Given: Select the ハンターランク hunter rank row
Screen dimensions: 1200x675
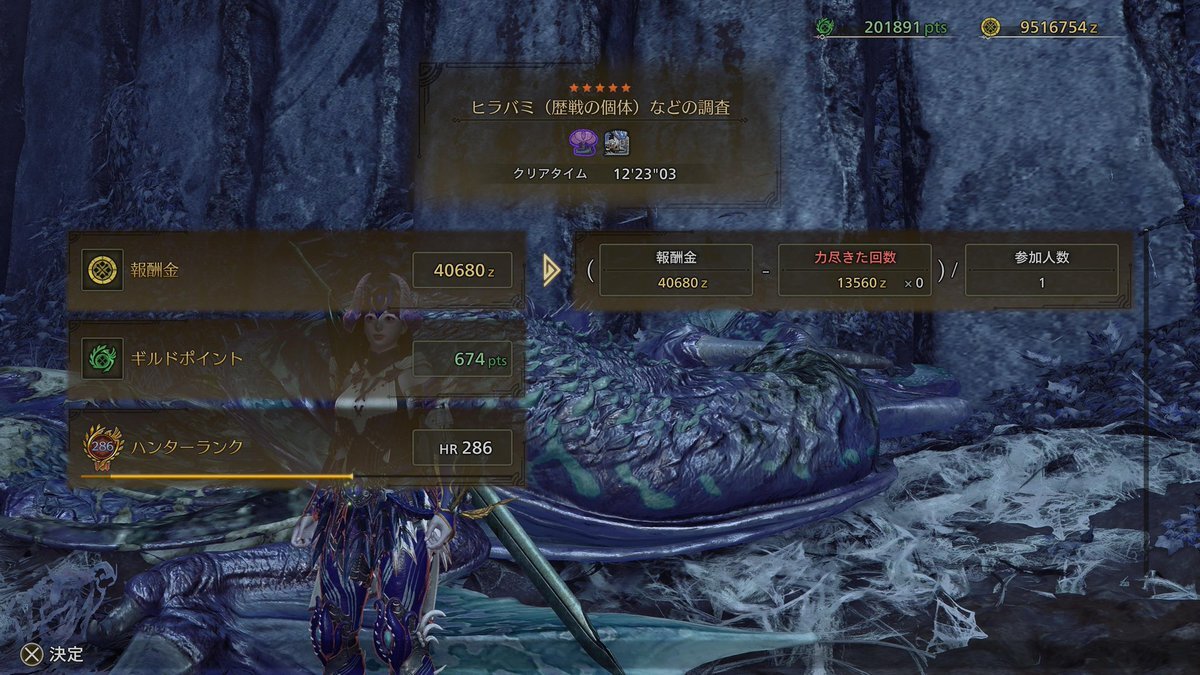Looking at the screenshot, I should click(x=296, y=448).
